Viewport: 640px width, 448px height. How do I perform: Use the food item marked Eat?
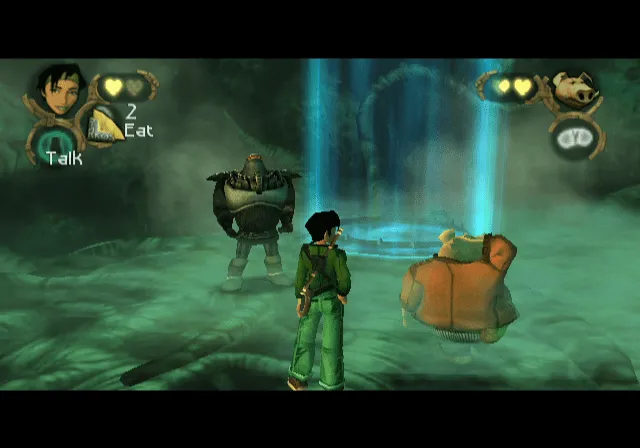[x=105, y=122]
